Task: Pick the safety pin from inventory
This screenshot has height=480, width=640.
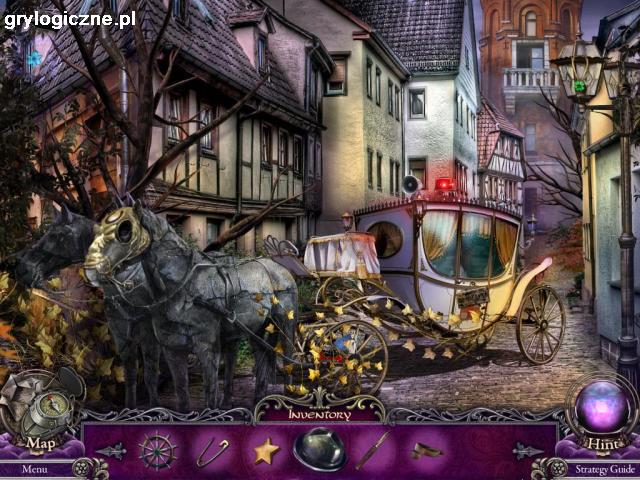Action: click(x=211, y=452)
